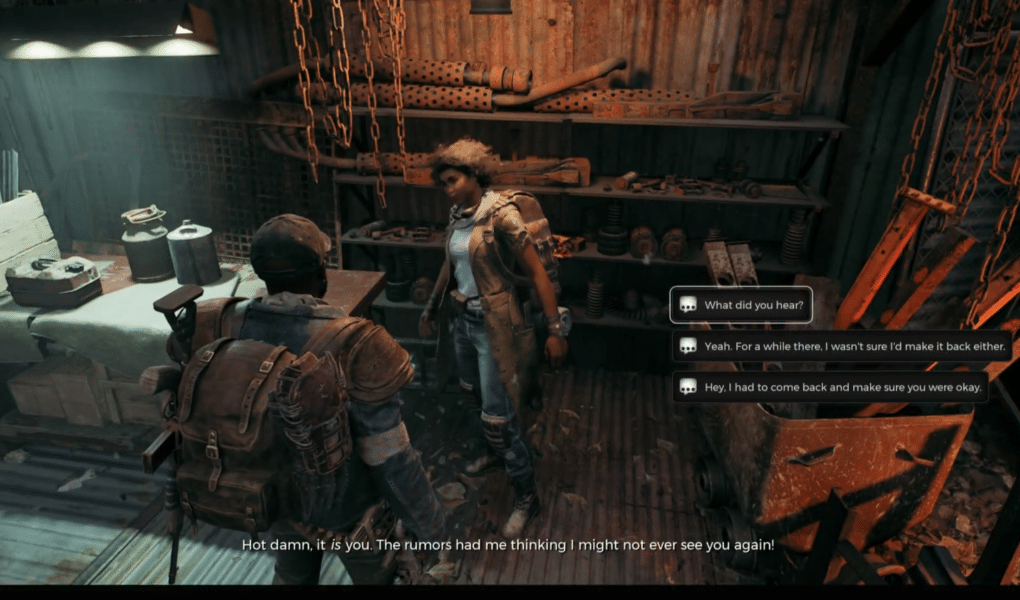This screenshot has width=1020, height=600.
Task: Pick "Hey, I had to come back" response
Action: [x=830, y=386]
